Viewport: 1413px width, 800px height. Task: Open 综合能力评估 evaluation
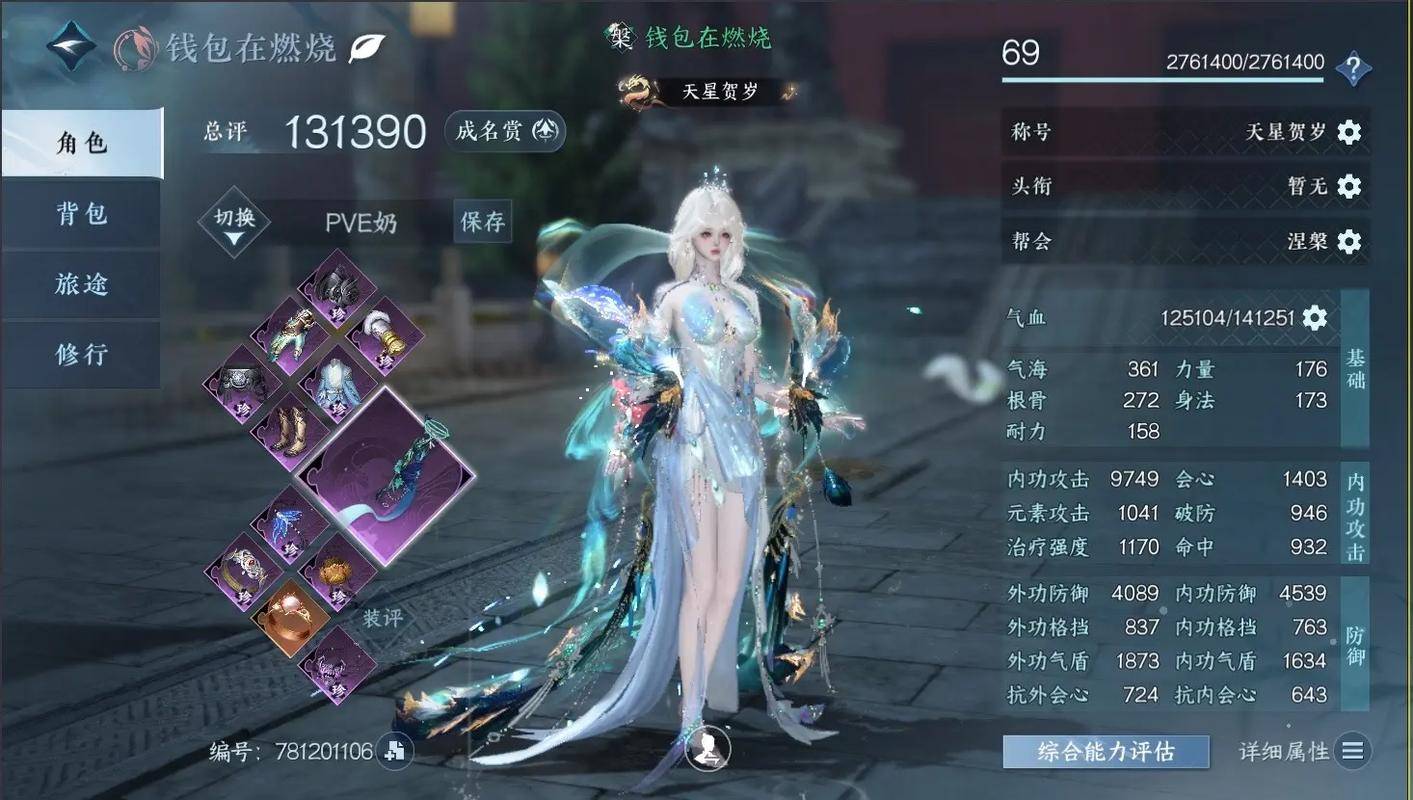pos(1105,751)
